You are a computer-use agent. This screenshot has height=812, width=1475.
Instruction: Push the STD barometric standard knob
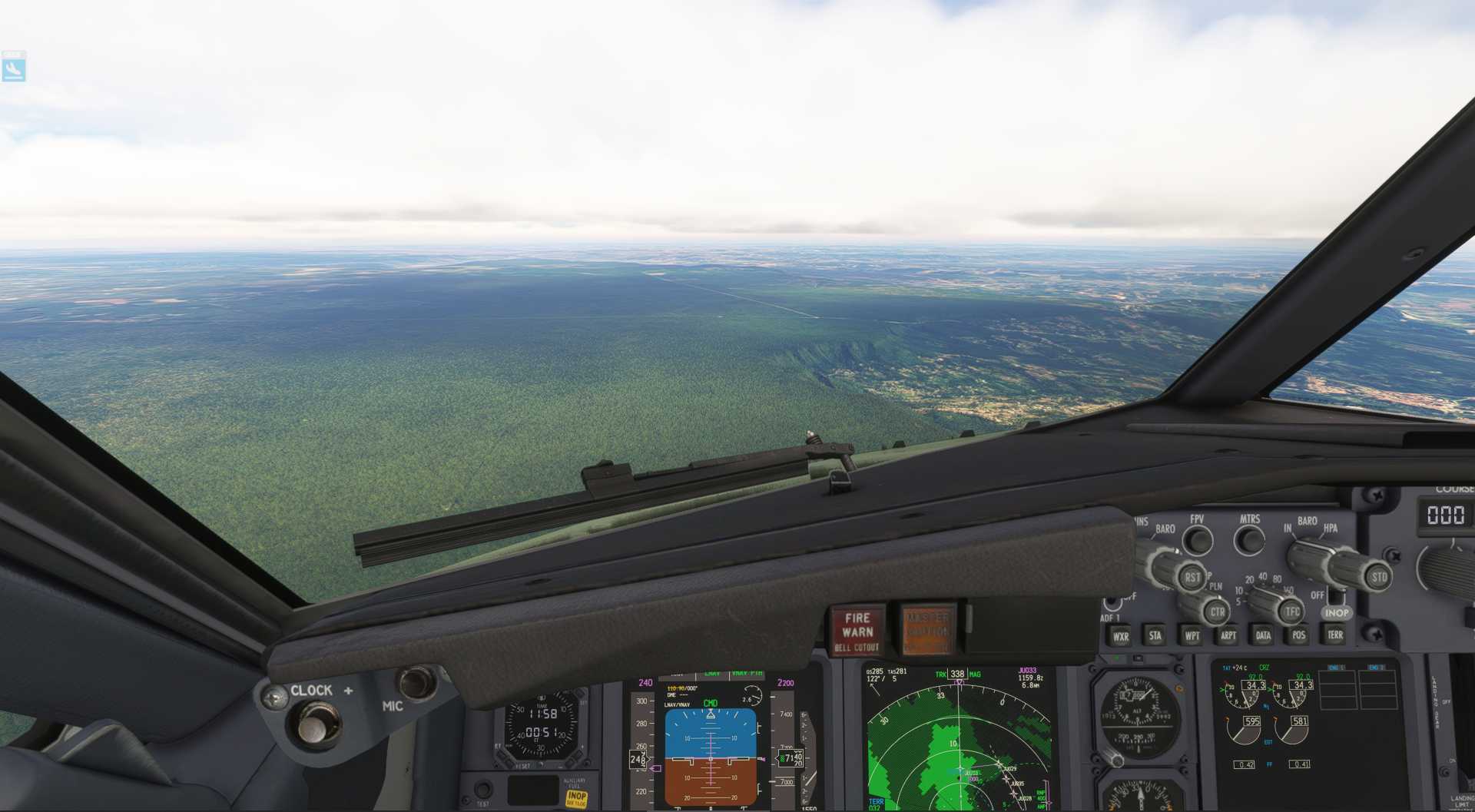tap(1378, 576)
